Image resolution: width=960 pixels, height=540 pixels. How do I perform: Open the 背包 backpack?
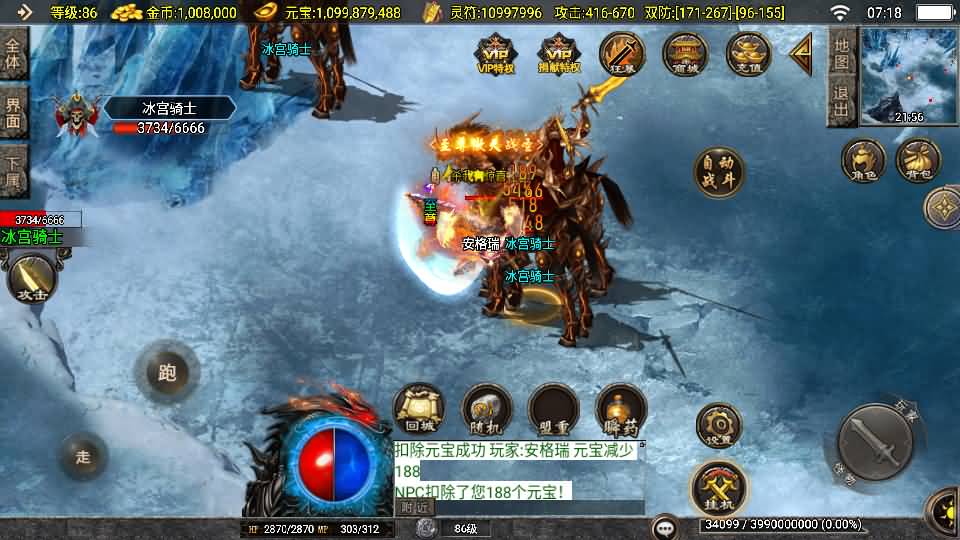pos(917,161)
